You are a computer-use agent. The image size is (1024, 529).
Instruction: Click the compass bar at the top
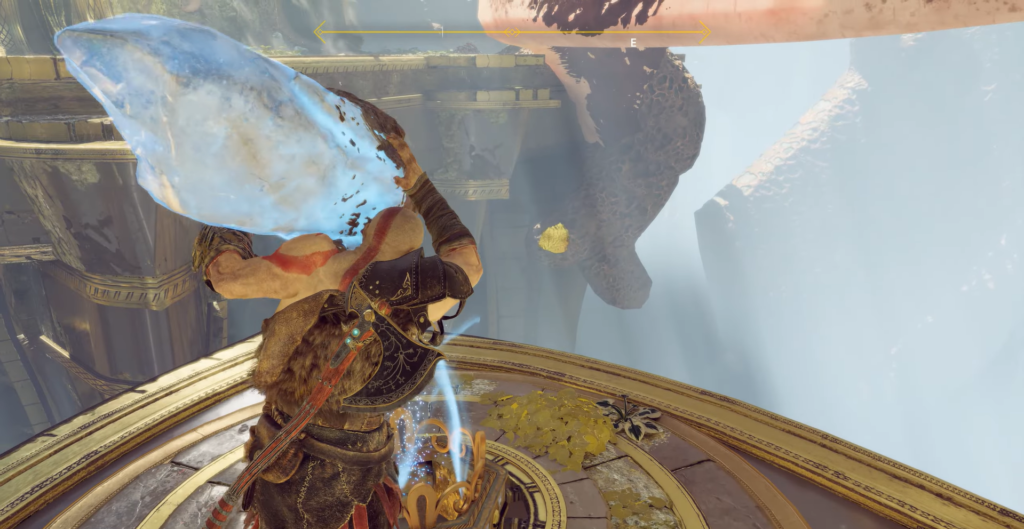point(512,33)
